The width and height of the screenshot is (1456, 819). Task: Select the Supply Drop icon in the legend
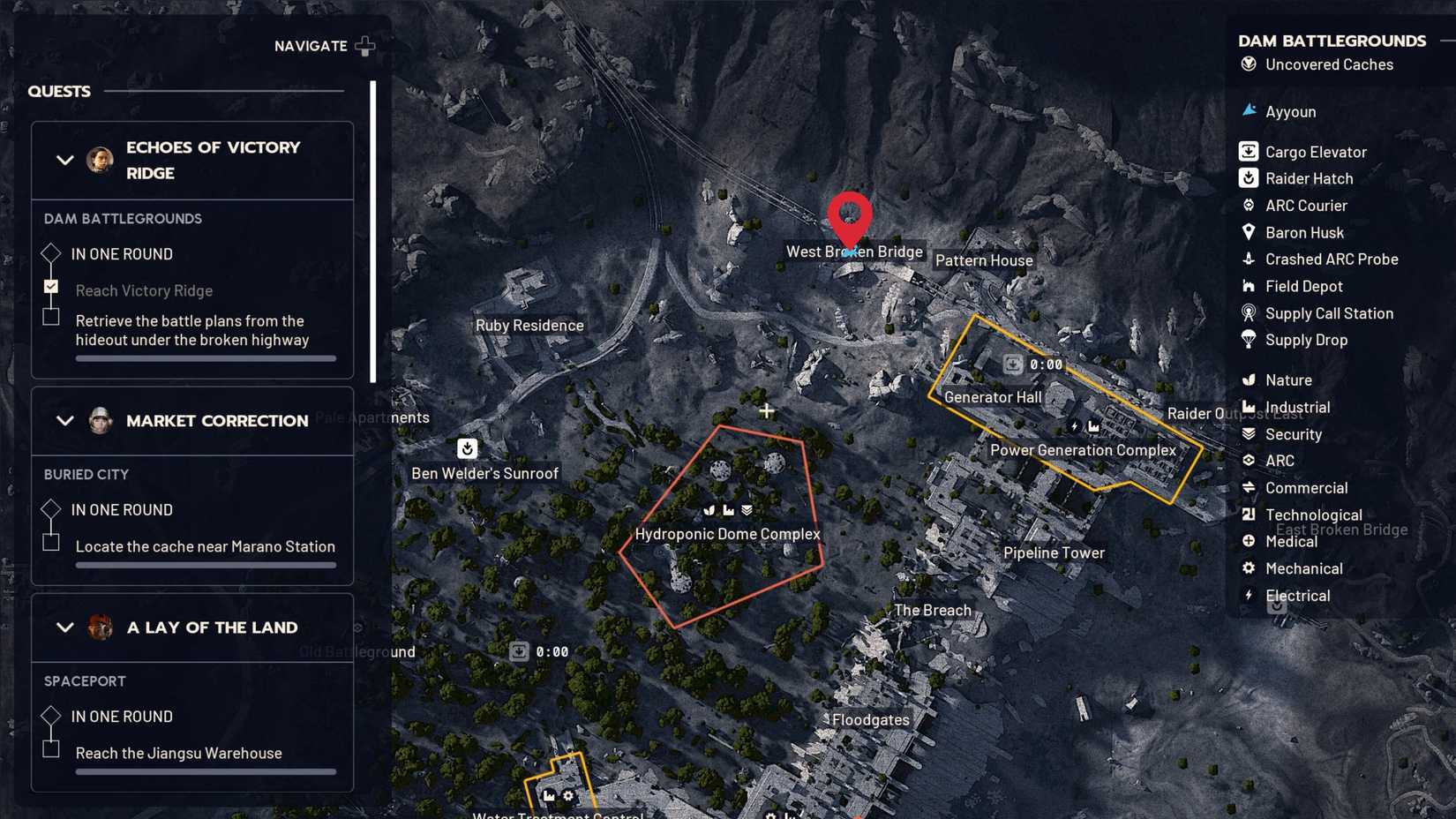click(1249, 341)
